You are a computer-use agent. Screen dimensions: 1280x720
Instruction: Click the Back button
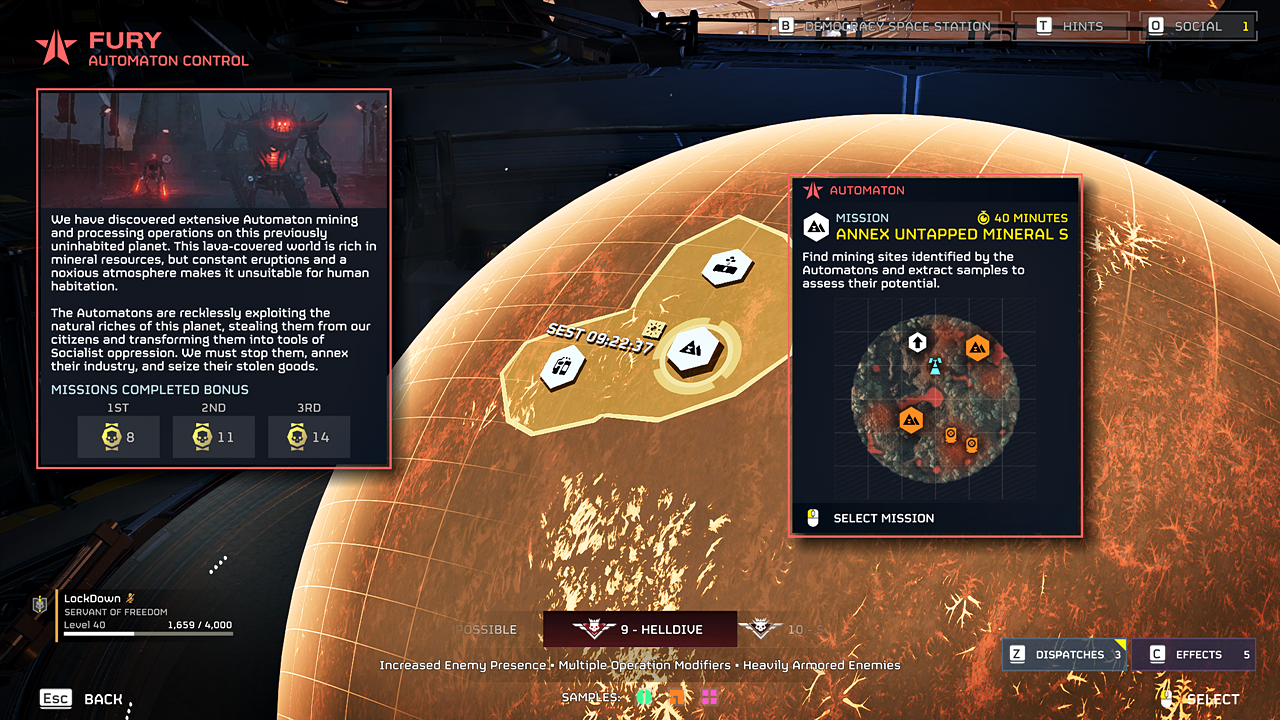[x=80, y=698]
